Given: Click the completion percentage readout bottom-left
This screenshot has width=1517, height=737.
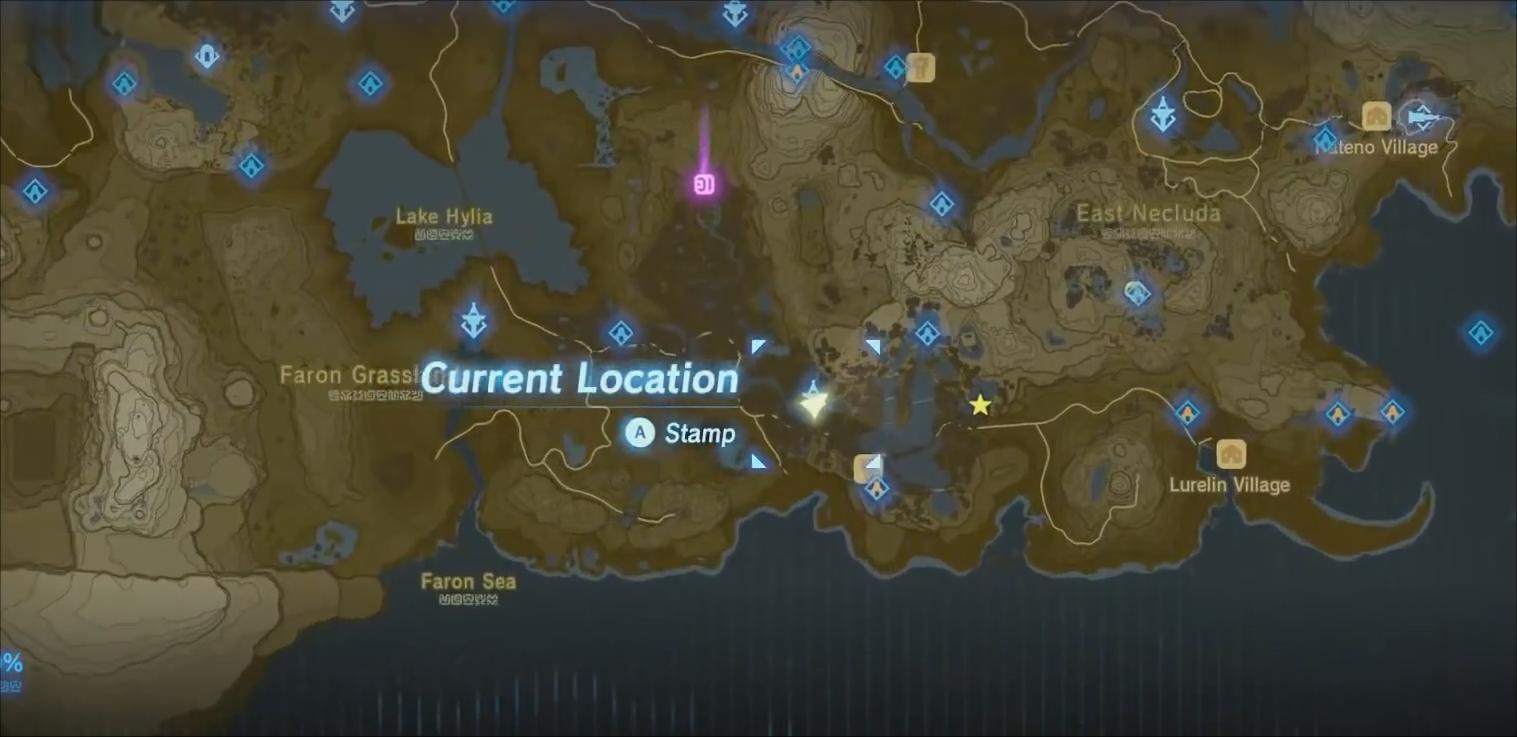Looking at the screenshot, I should tap(11, 662).
